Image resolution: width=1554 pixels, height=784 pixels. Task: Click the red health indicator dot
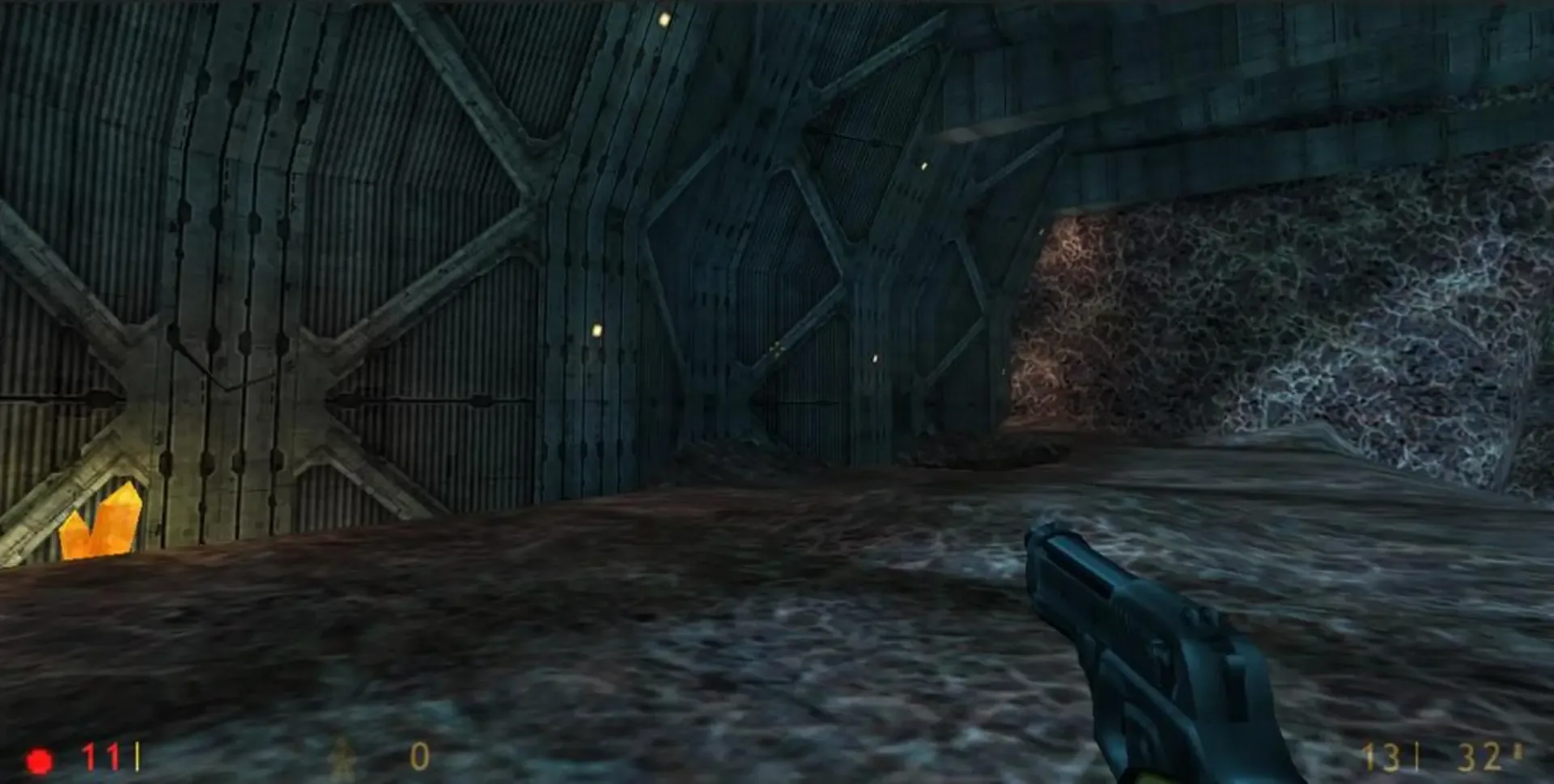tap(37, 757)
